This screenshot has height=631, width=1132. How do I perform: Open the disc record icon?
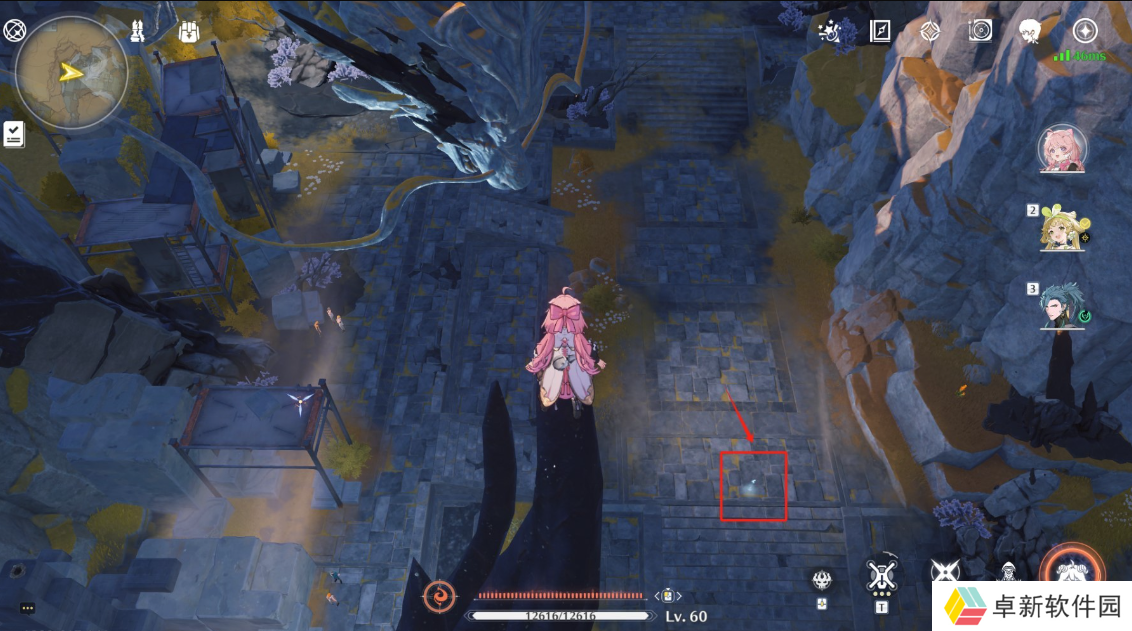tap(980, 31)
